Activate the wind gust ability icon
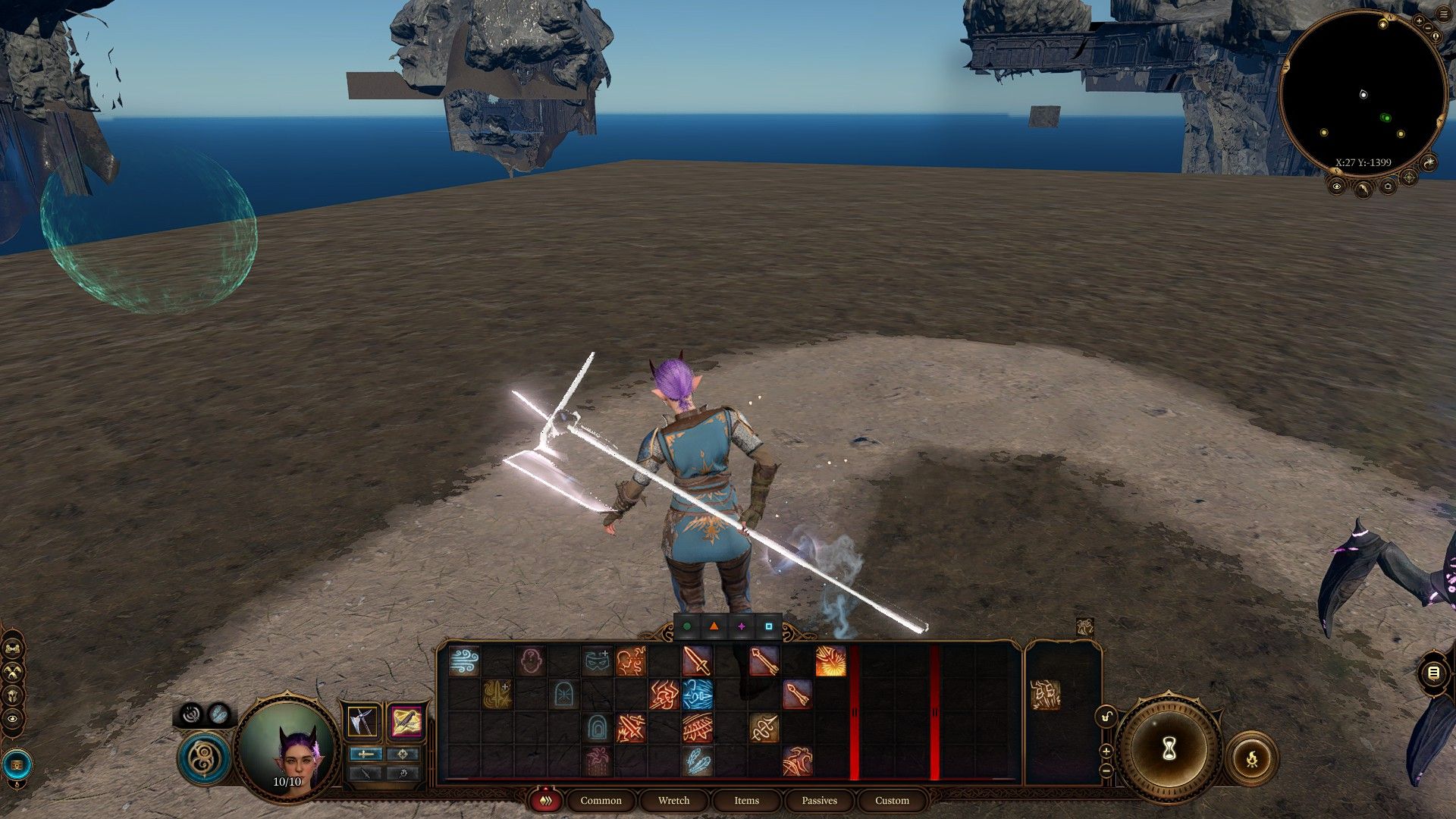This screenshot has height=819, width=1456. [464, 661]
